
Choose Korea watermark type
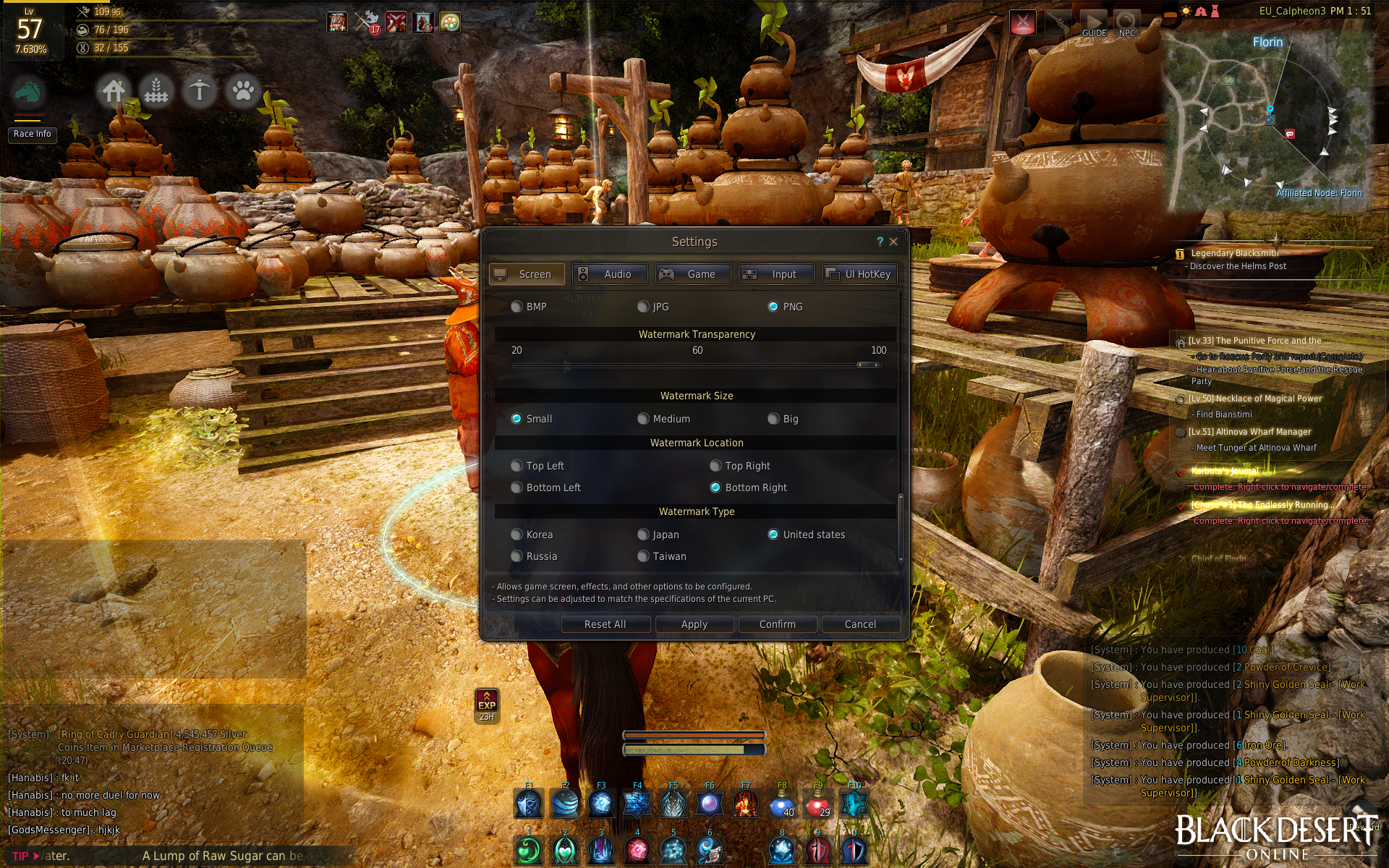click(x=517, y=535)
